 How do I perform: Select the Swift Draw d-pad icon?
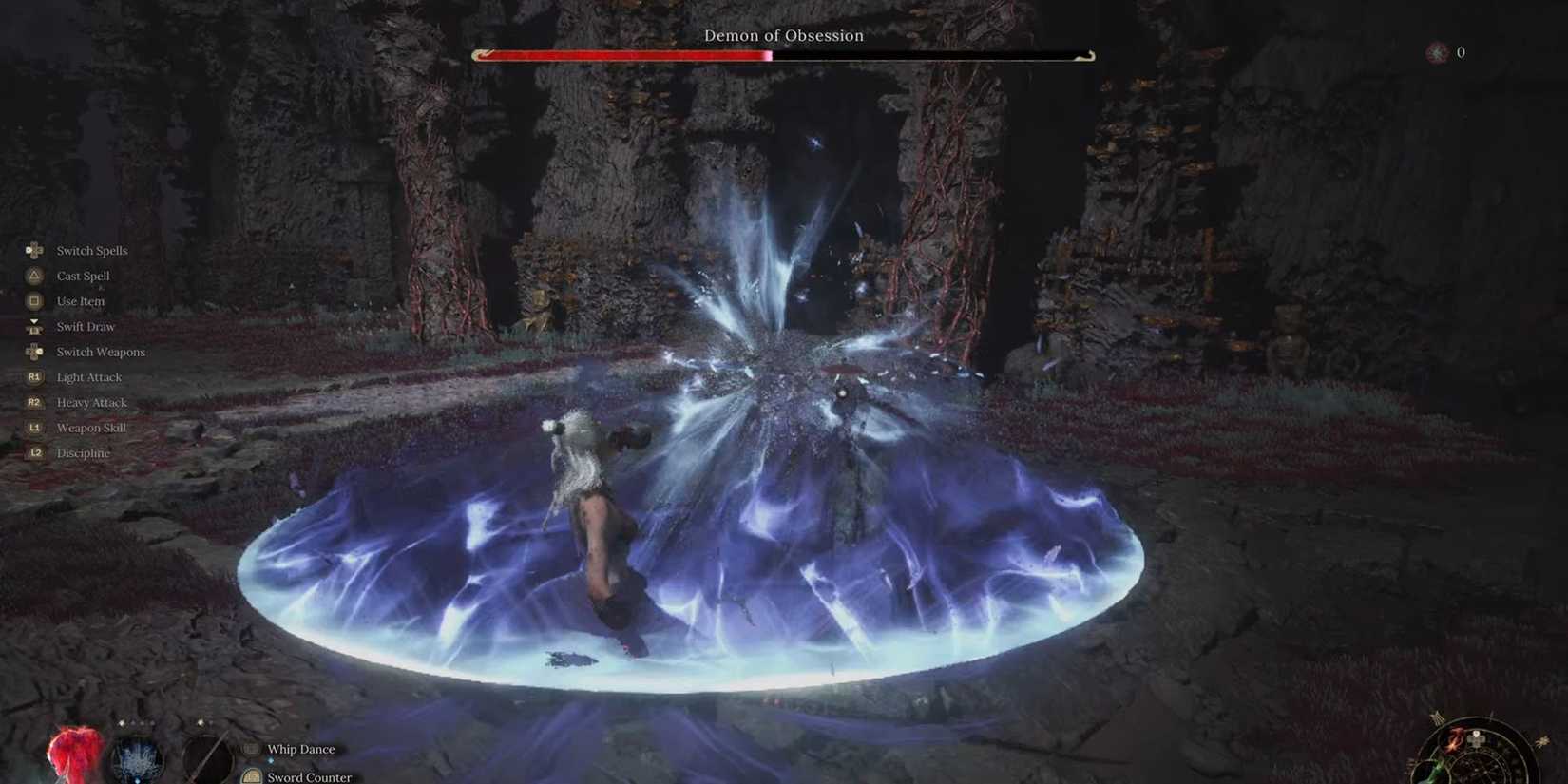[34, 326]
